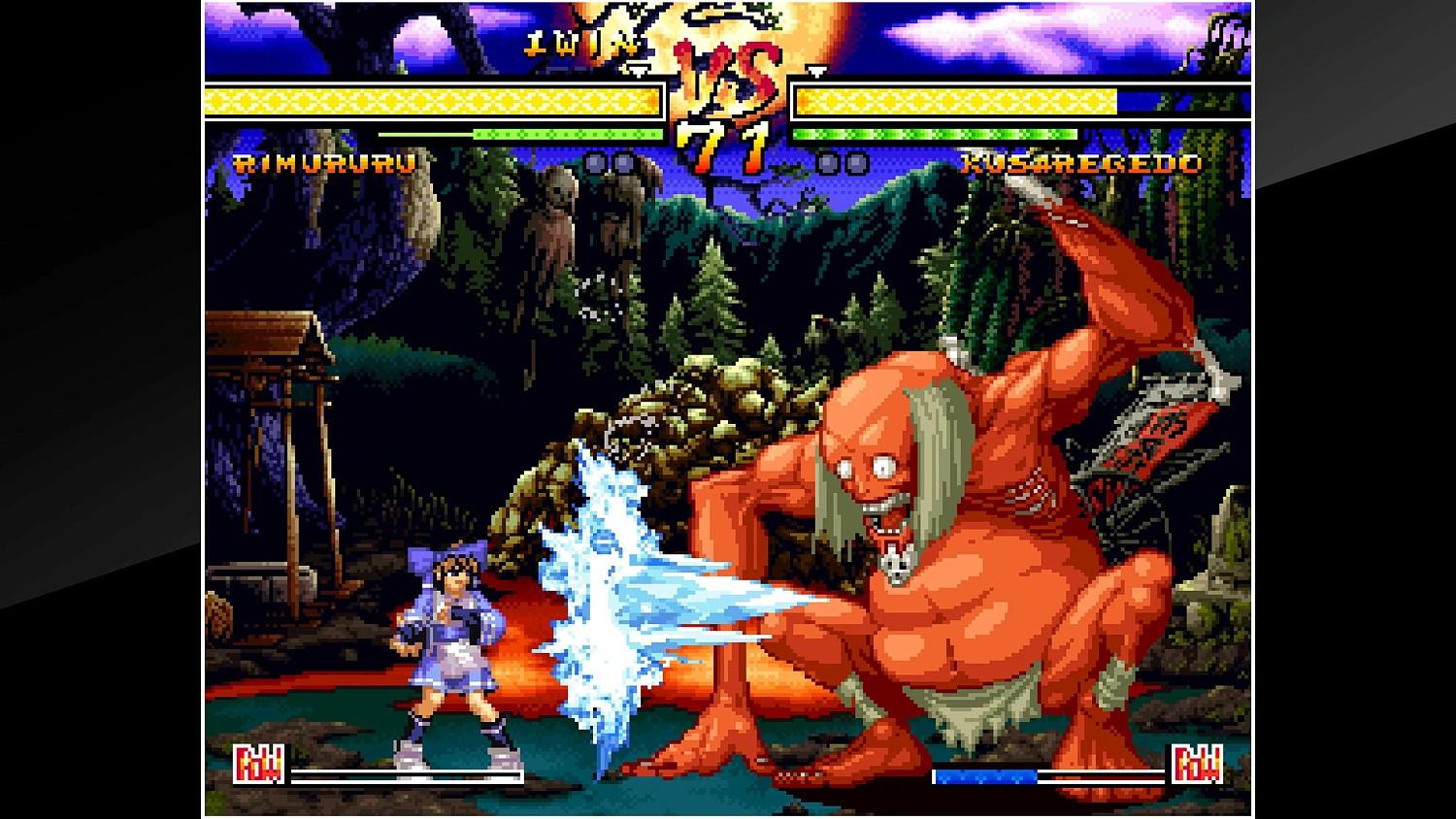The width and height of the screenshot is (1456, 819).
Task: Toggle Rimururu's first round-win dot
Action: 596,165
